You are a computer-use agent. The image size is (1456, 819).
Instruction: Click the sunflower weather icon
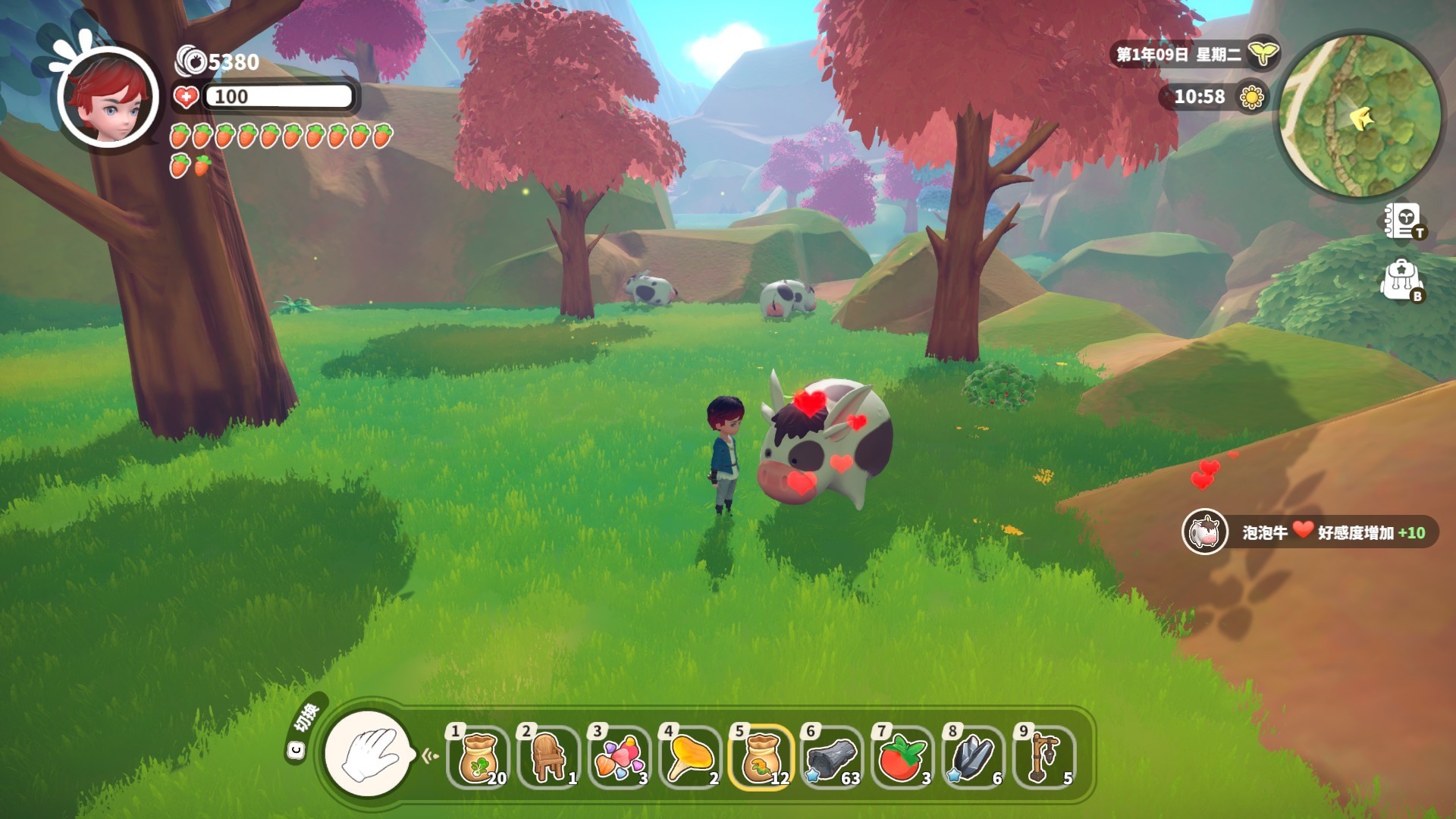coord(1251,97)
